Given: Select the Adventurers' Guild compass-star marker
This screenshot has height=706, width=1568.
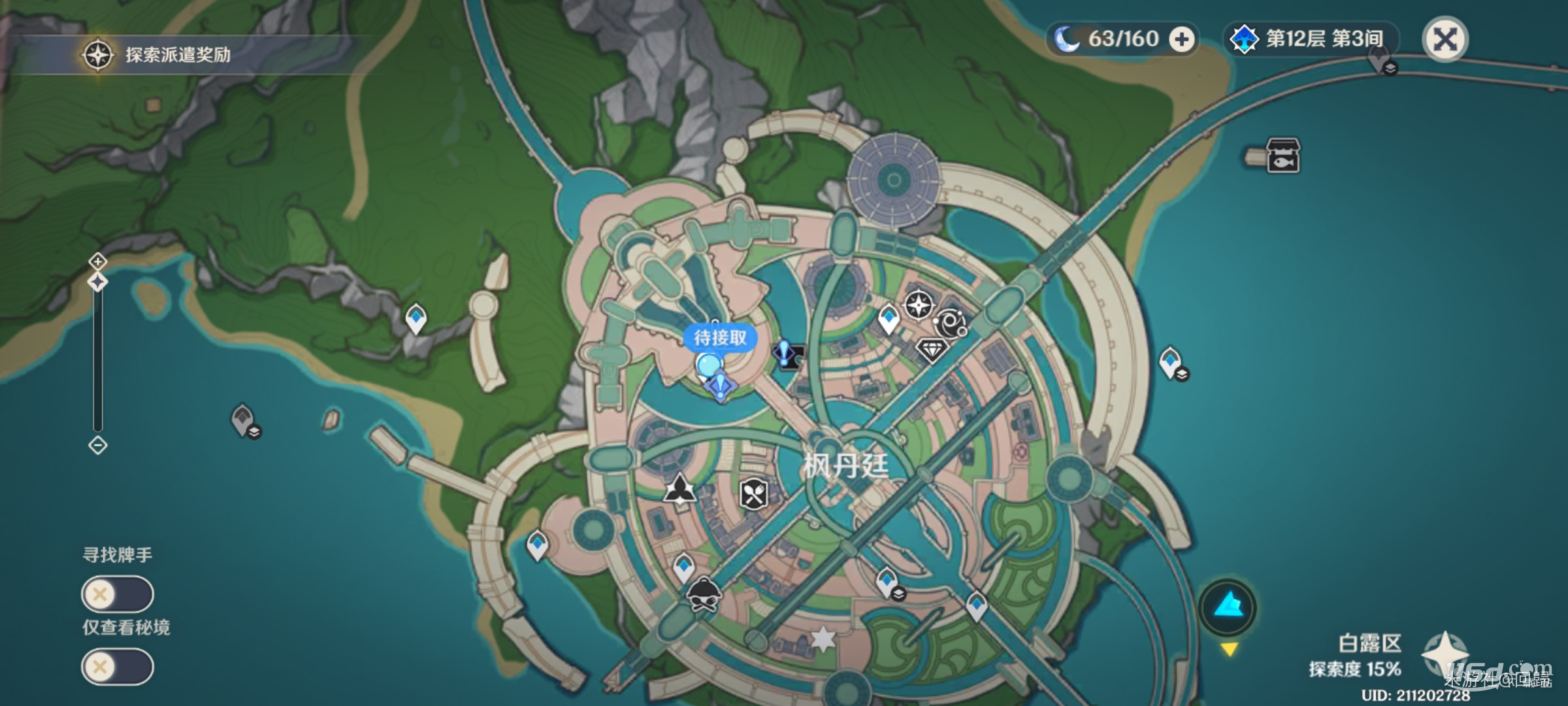Looking at the screenshot, I should pos(919,305).
